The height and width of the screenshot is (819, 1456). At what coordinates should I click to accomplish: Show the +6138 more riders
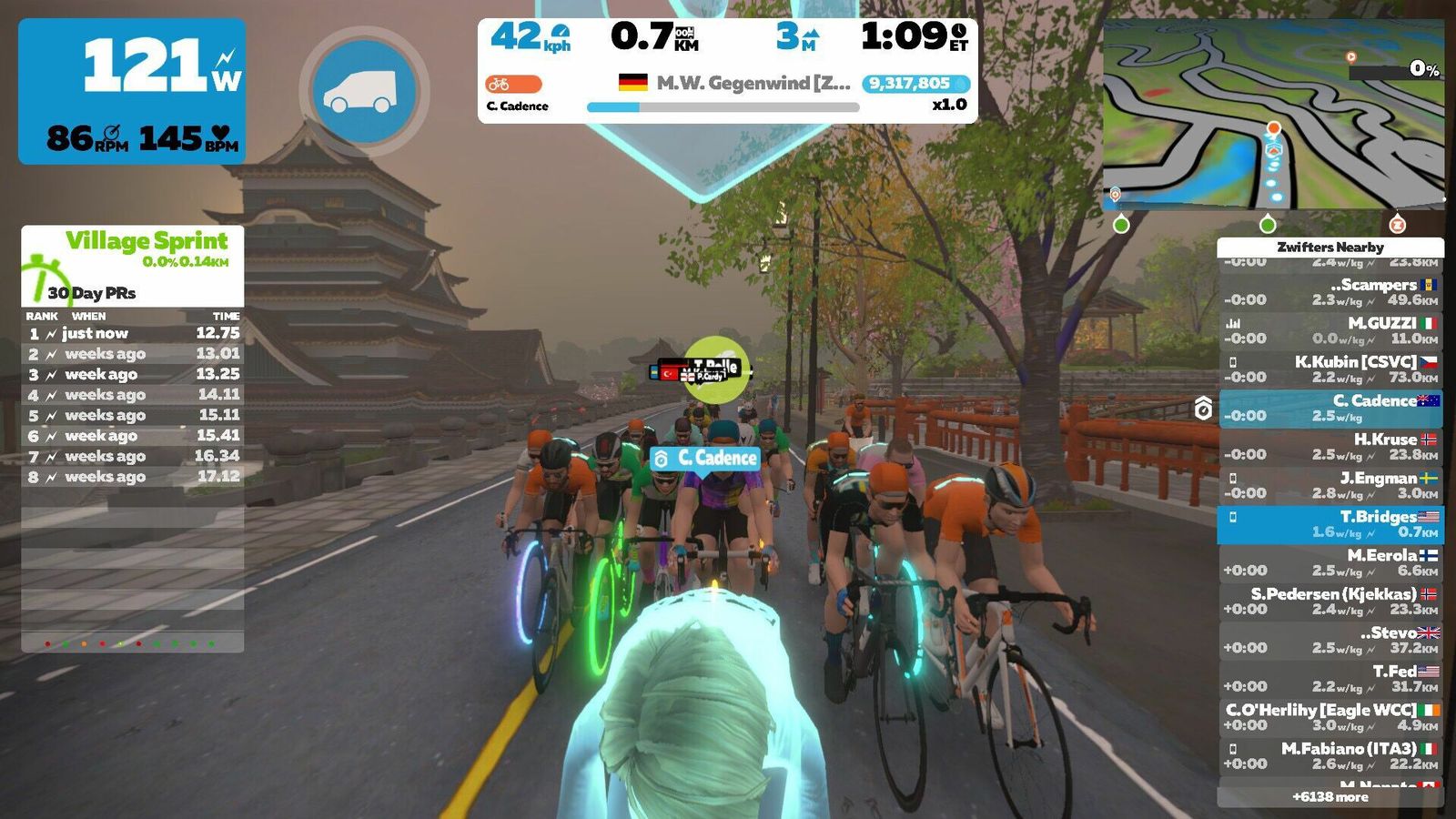1330,797
